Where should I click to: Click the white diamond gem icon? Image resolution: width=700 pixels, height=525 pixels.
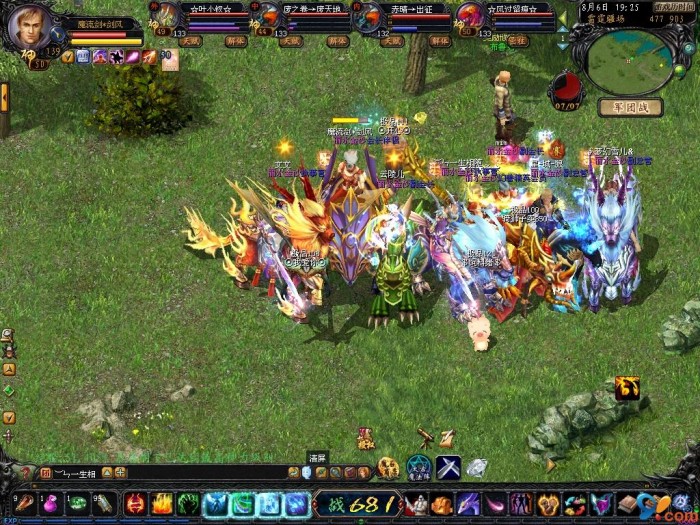pos(477,466)
